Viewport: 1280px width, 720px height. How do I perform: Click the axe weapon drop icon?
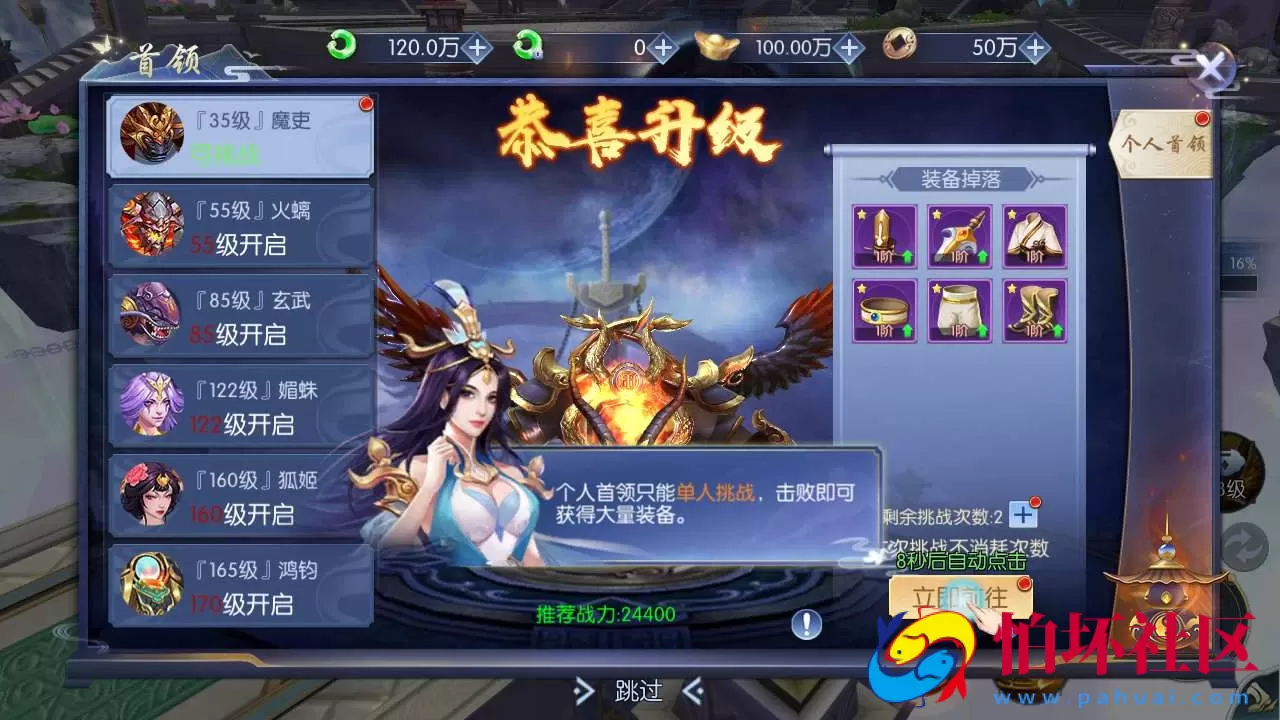point(958,236)
